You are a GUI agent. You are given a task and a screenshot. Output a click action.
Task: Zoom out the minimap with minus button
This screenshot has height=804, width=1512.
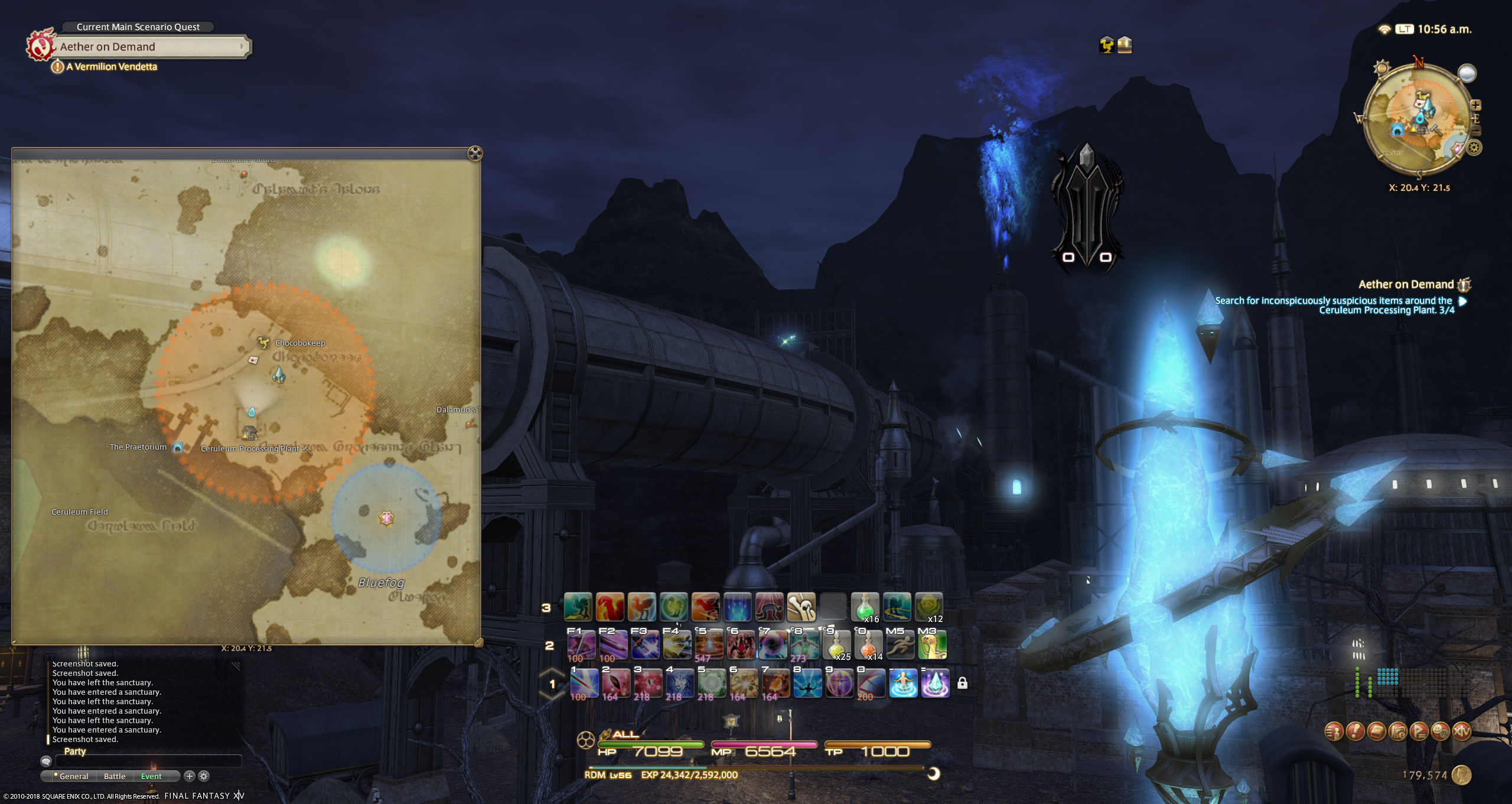pos(1475,131)
